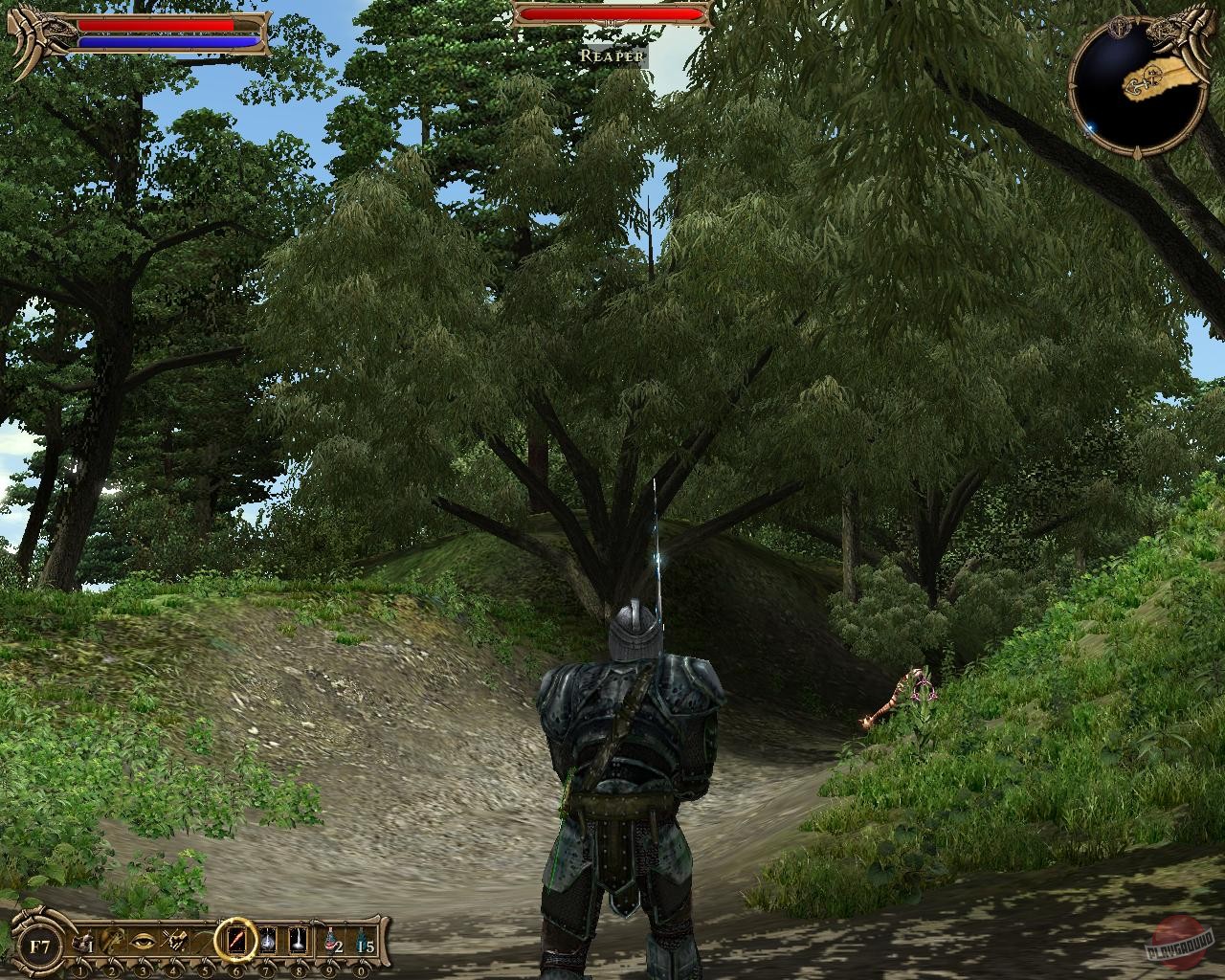Equip the silver sword in hotbar slot 7

(267, 940)
